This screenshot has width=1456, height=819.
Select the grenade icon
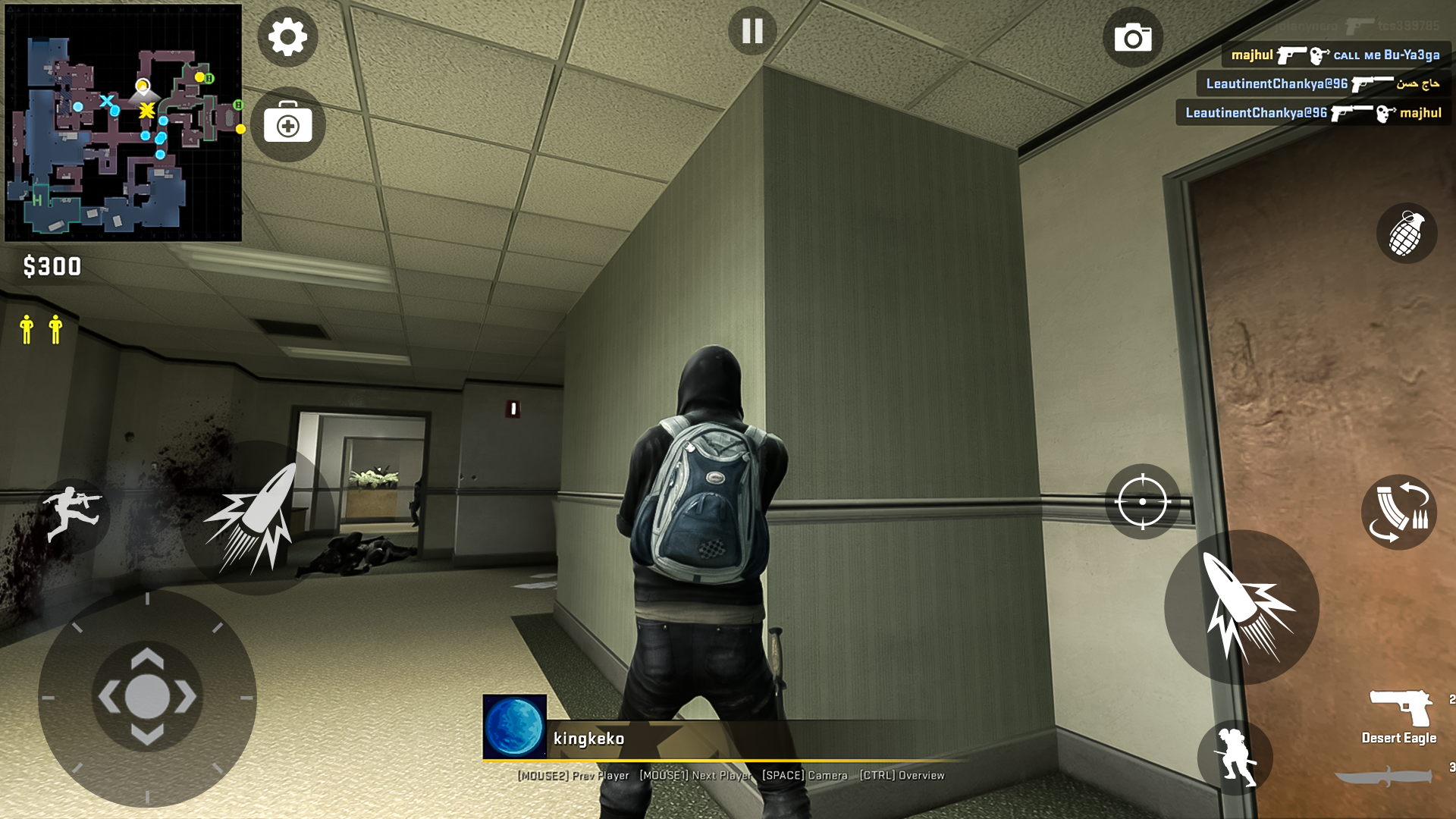[1408, 234]
